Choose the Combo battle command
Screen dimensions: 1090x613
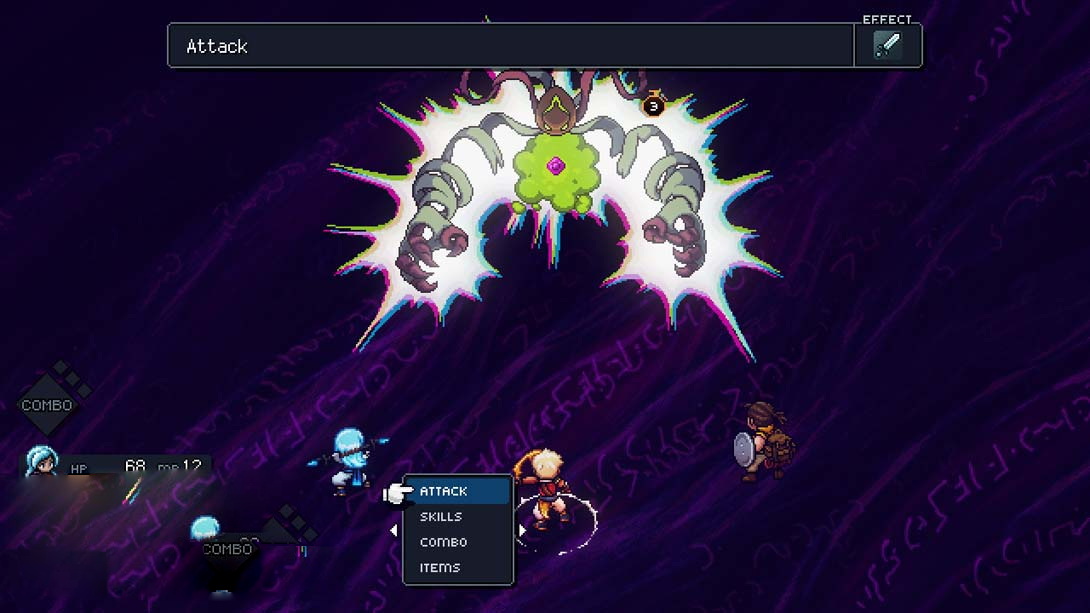click(443, 542)
